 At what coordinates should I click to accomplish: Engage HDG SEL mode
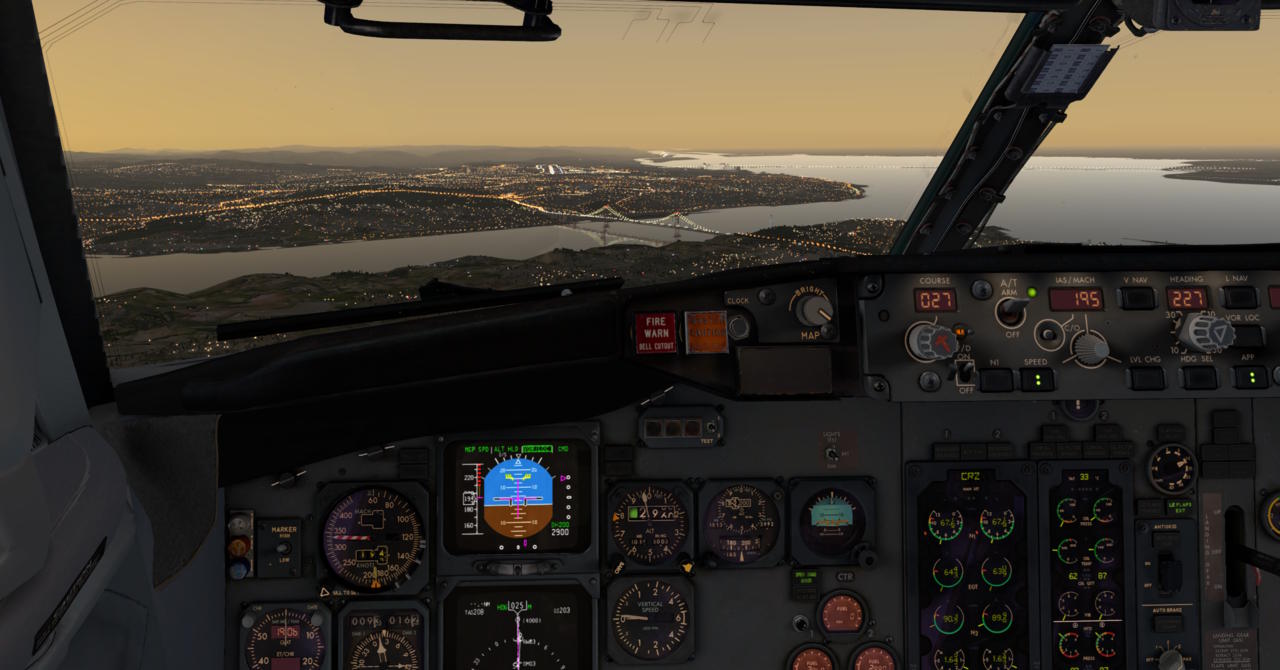(1197, 378)
